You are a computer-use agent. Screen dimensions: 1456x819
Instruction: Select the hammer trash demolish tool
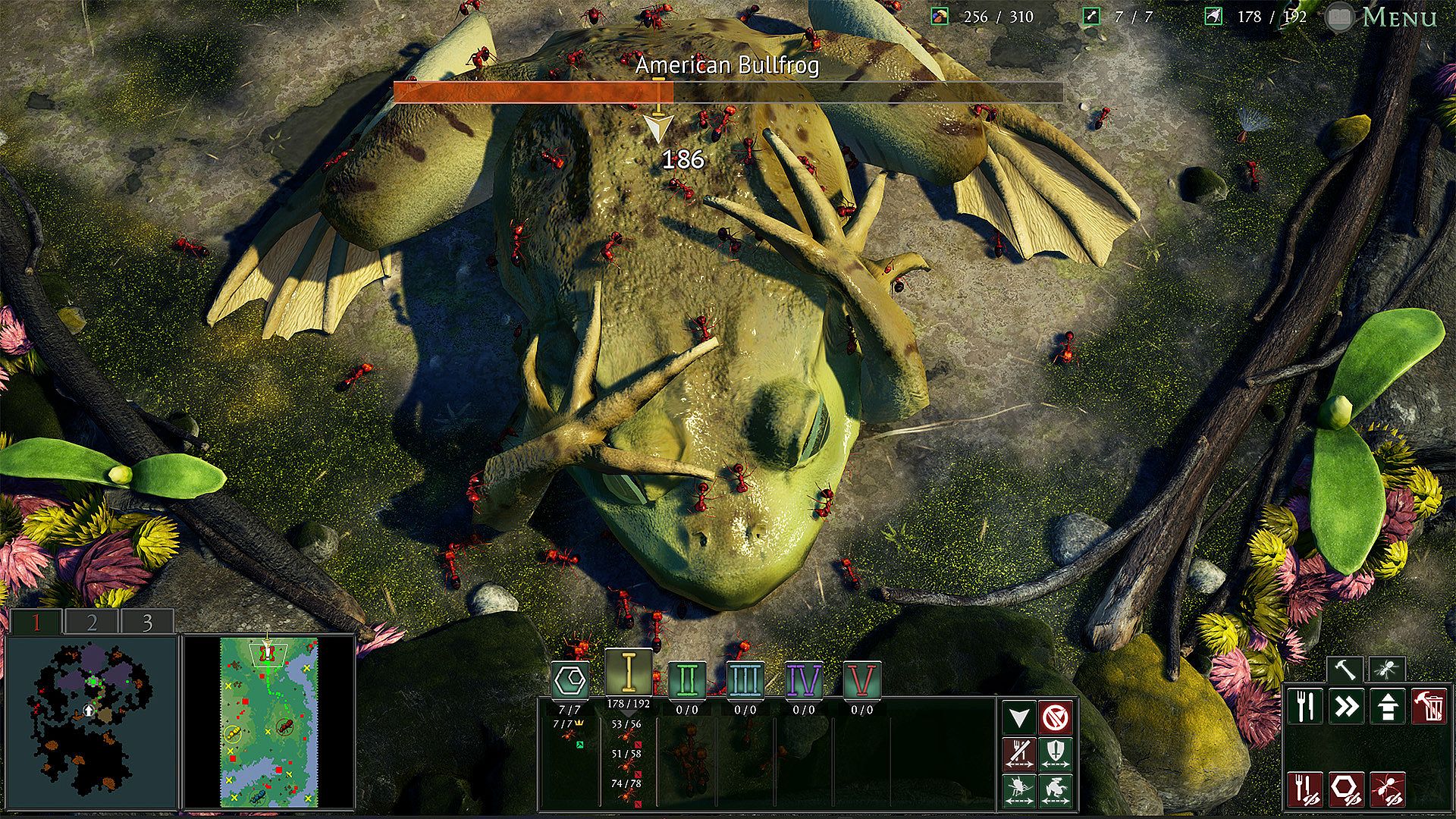pyautogui.click(x=1429, y=707)
